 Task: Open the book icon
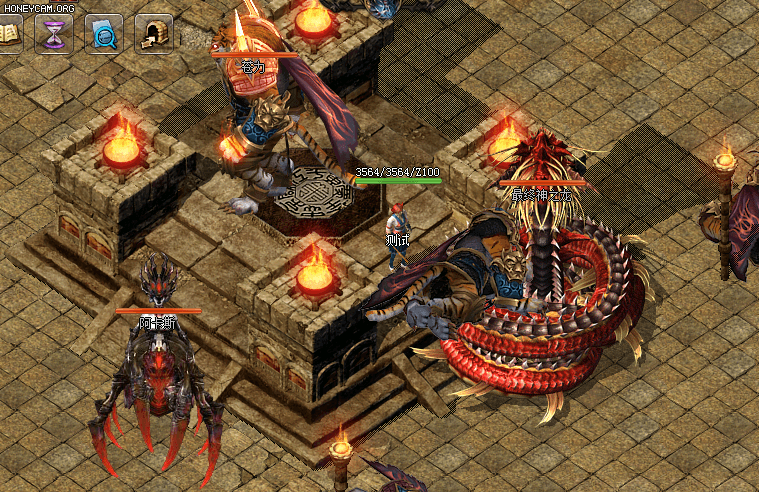point(9,33)
